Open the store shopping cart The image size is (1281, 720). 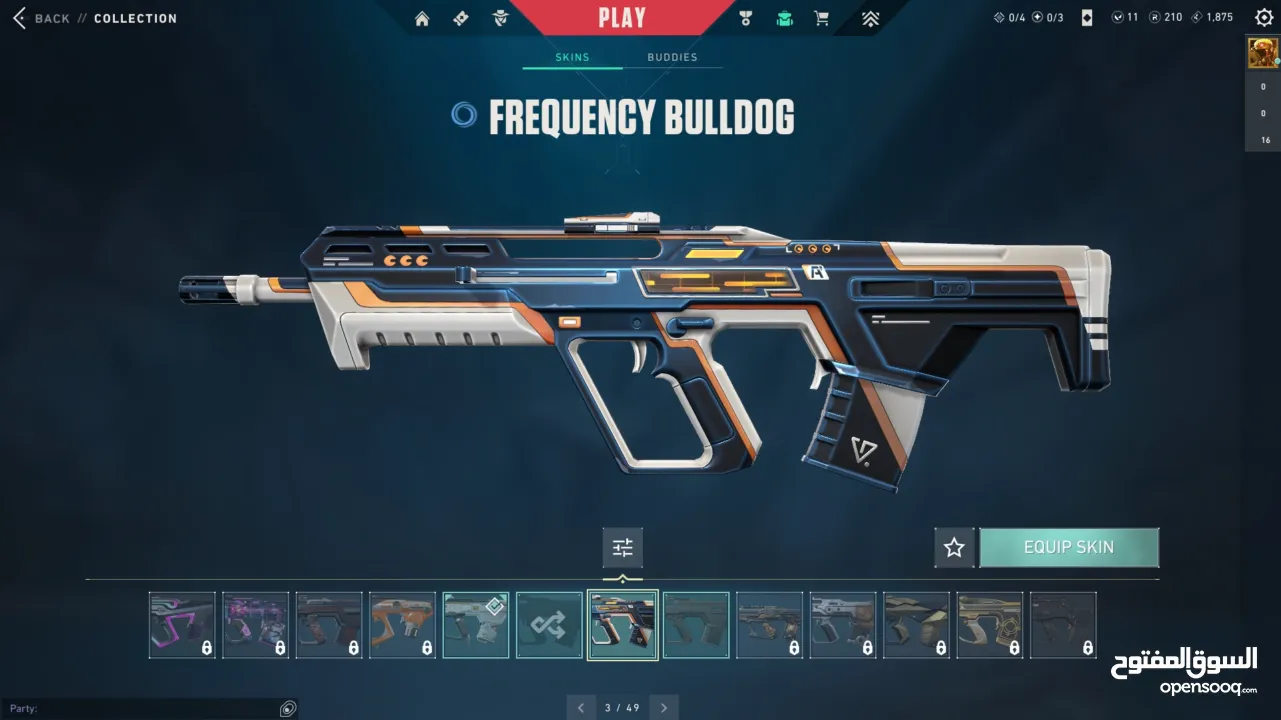click(822, 18)
